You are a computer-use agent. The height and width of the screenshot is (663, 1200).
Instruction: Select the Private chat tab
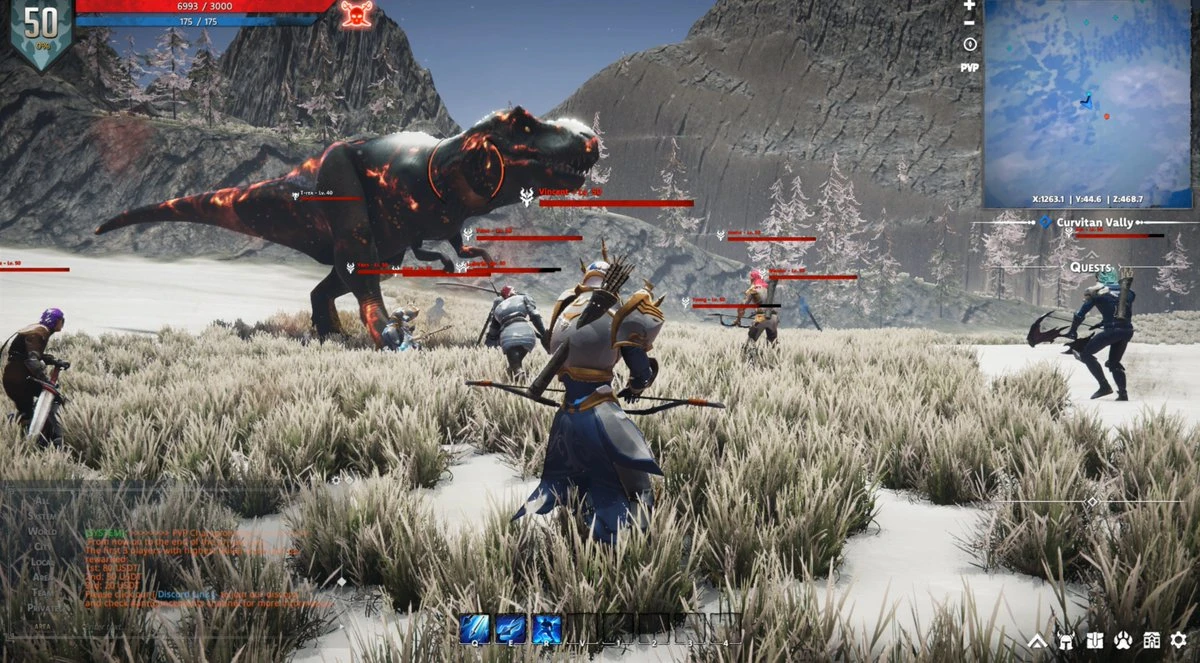click(x=42, y=606)
